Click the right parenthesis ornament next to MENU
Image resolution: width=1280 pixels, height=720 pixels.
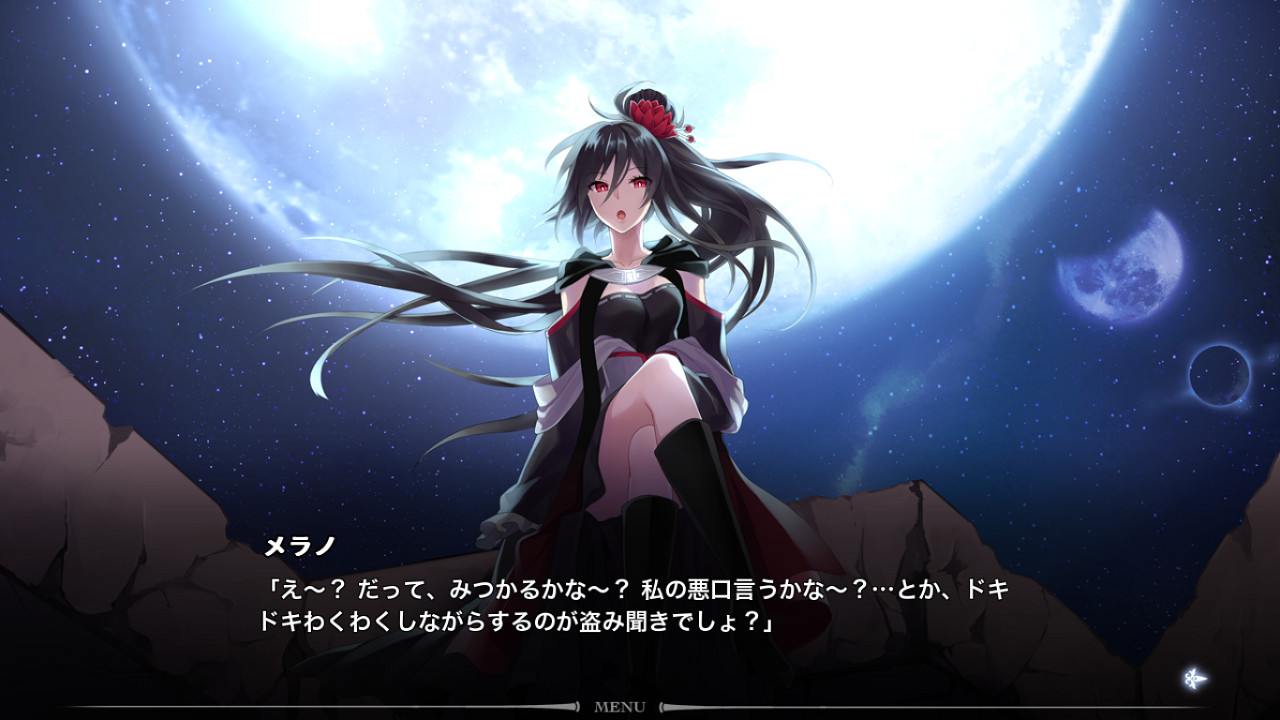[662, 707]
